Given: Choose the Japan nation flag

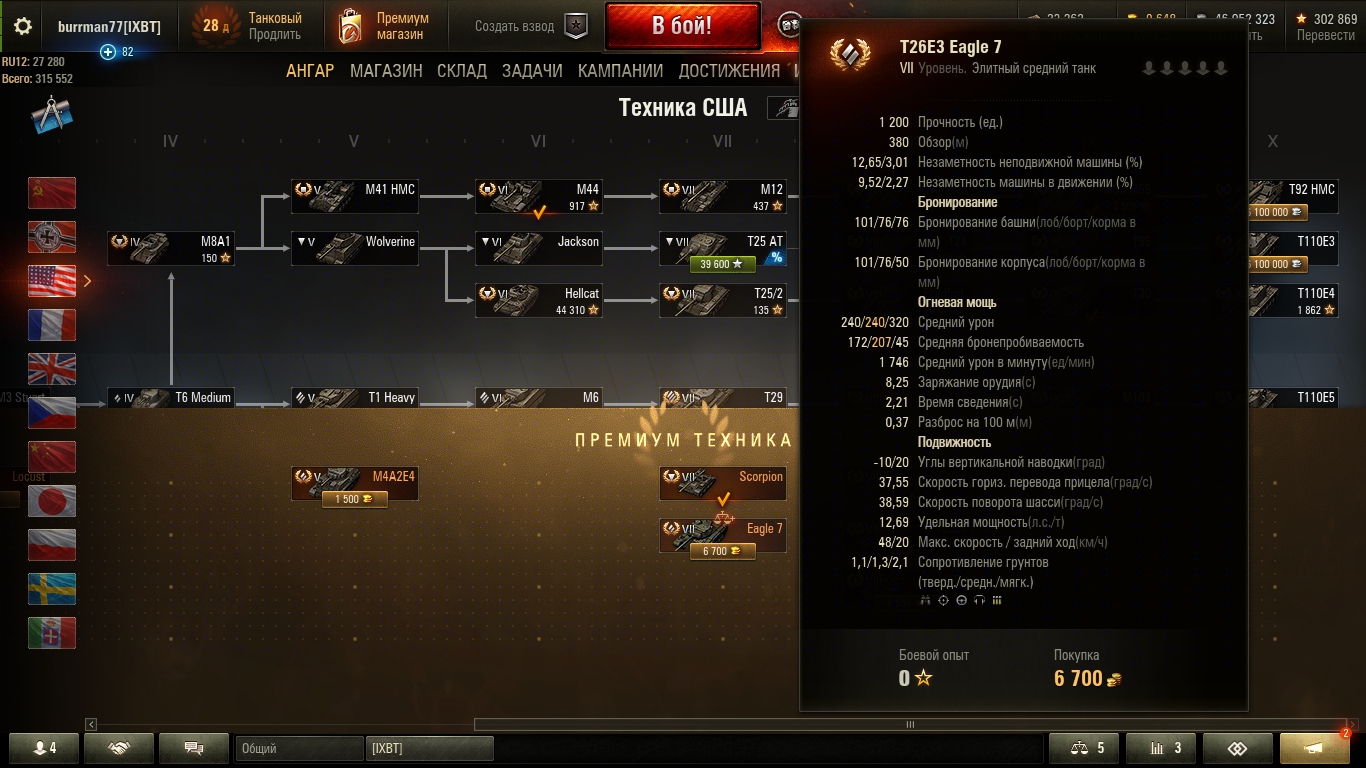Looking at the screenshot, I should [x=52, y=501].
